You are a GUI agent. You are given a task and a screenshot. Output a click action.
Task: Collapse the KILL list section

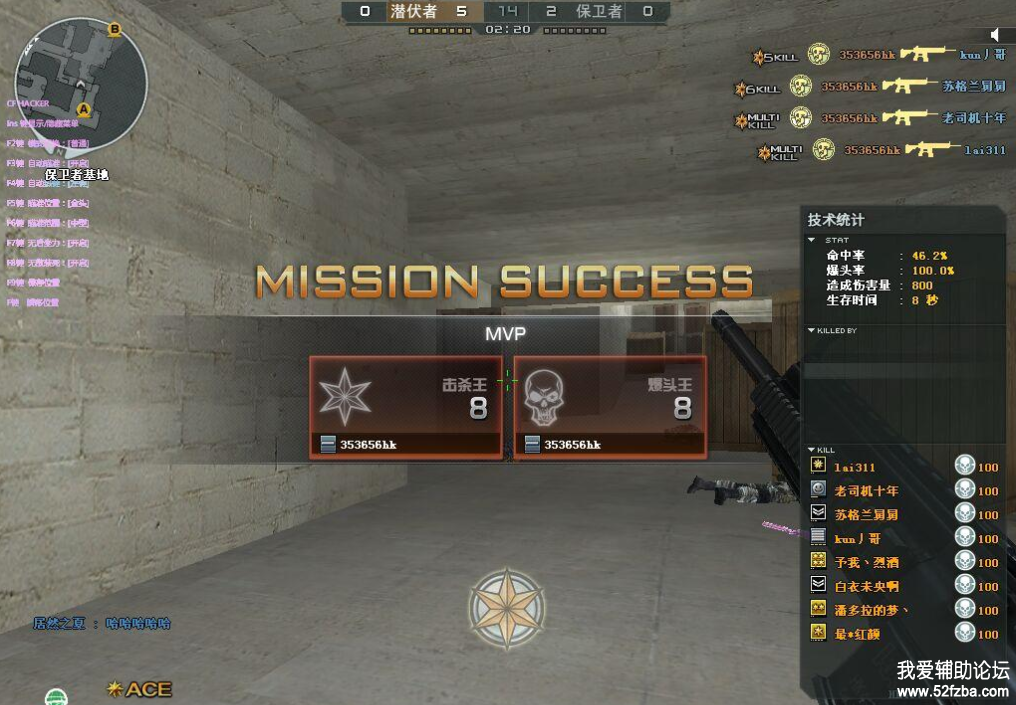point(811,450)
